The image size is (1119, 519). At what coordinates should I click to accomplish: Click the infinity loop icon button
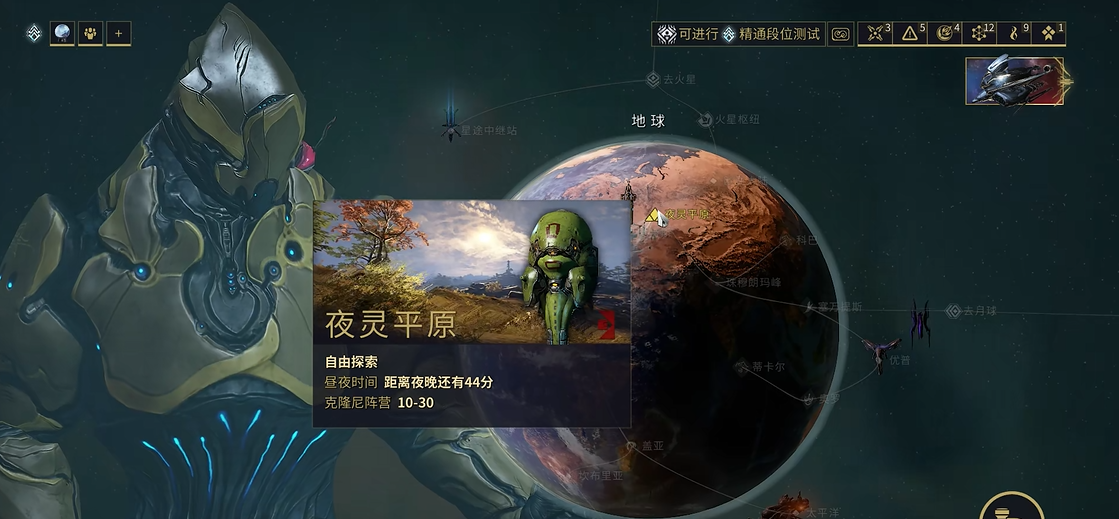tap(841, 34)
